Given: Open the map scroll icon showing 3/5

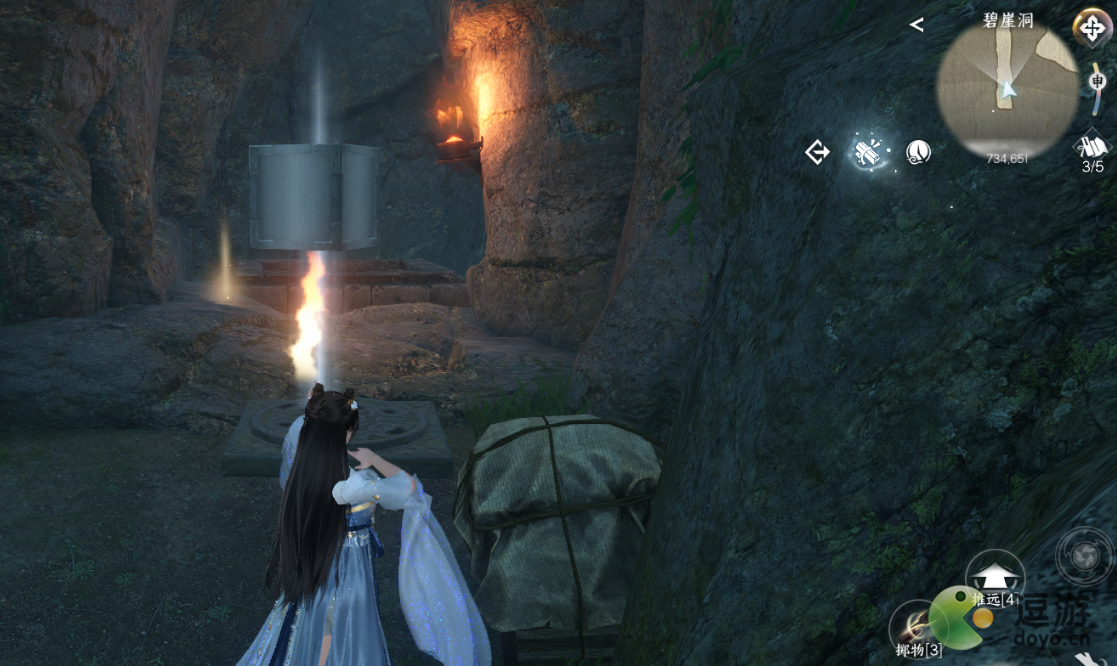Looking at the screenshot, I should point(1092,148).
